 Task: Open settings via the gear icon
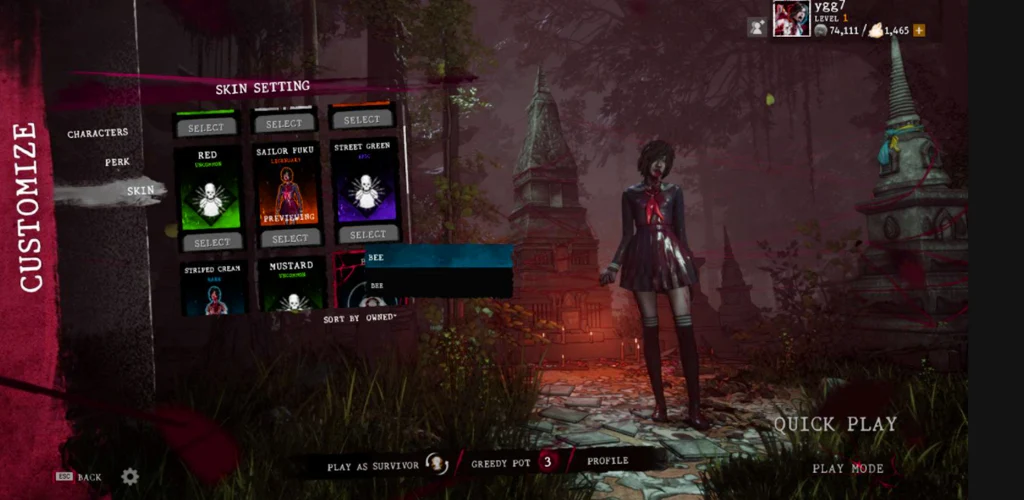[x=130, y=477]
